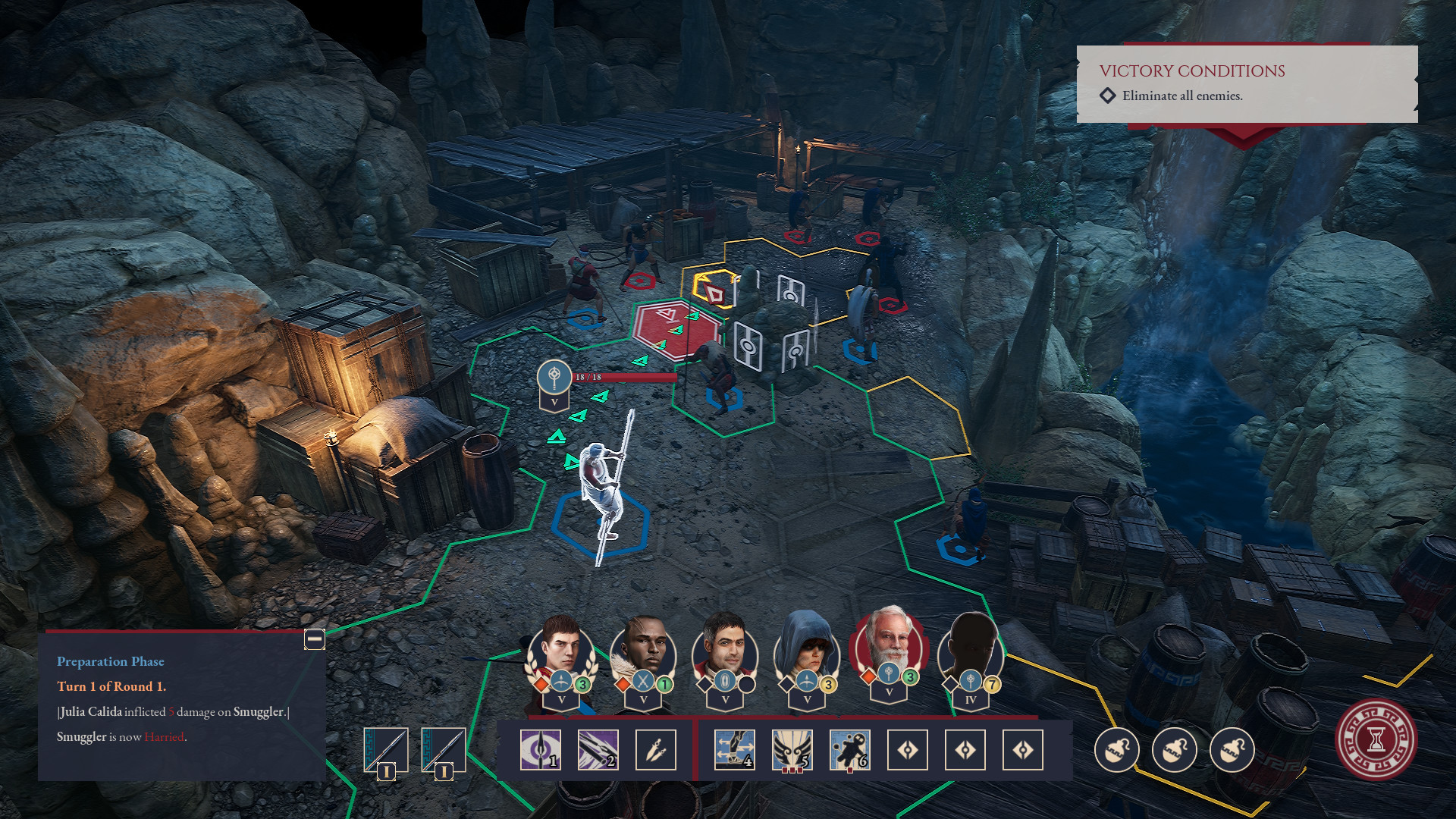Click the middle bomb consumable icon

[x=1175, y=750]
